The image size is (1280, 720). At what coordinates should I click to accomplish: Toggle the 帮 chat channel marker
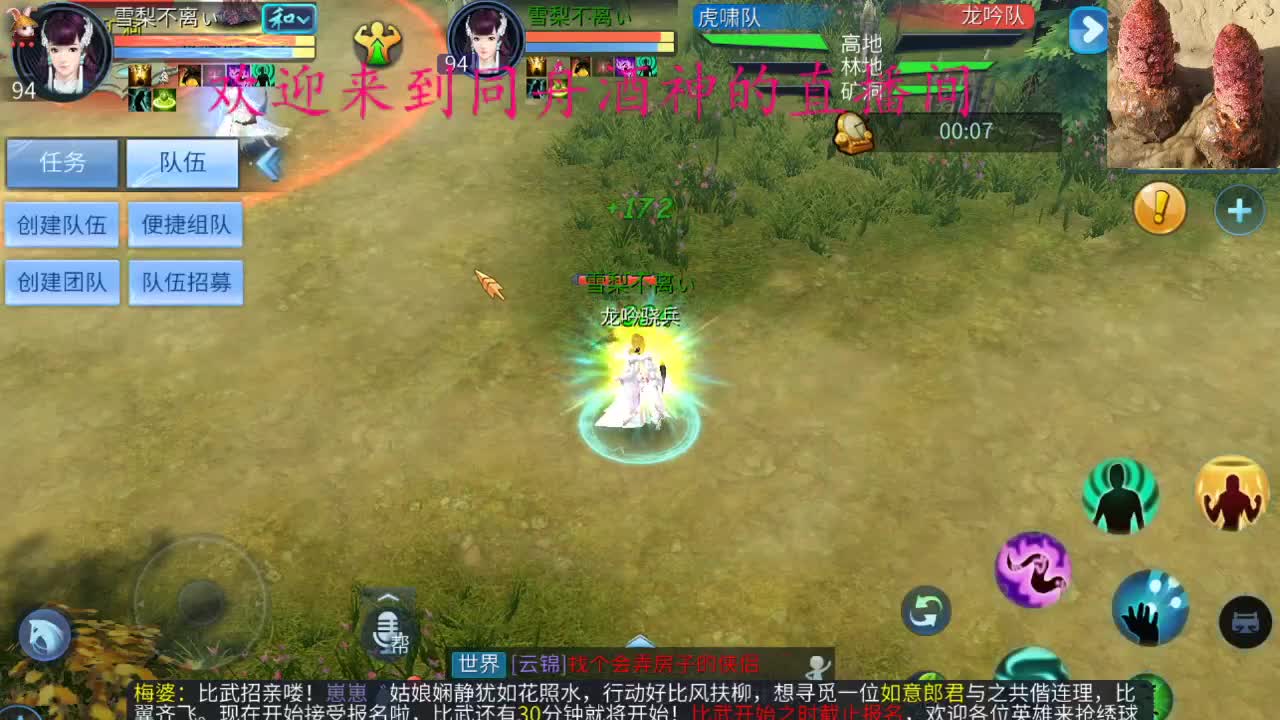pyautogui.click(x=400, y=643)
